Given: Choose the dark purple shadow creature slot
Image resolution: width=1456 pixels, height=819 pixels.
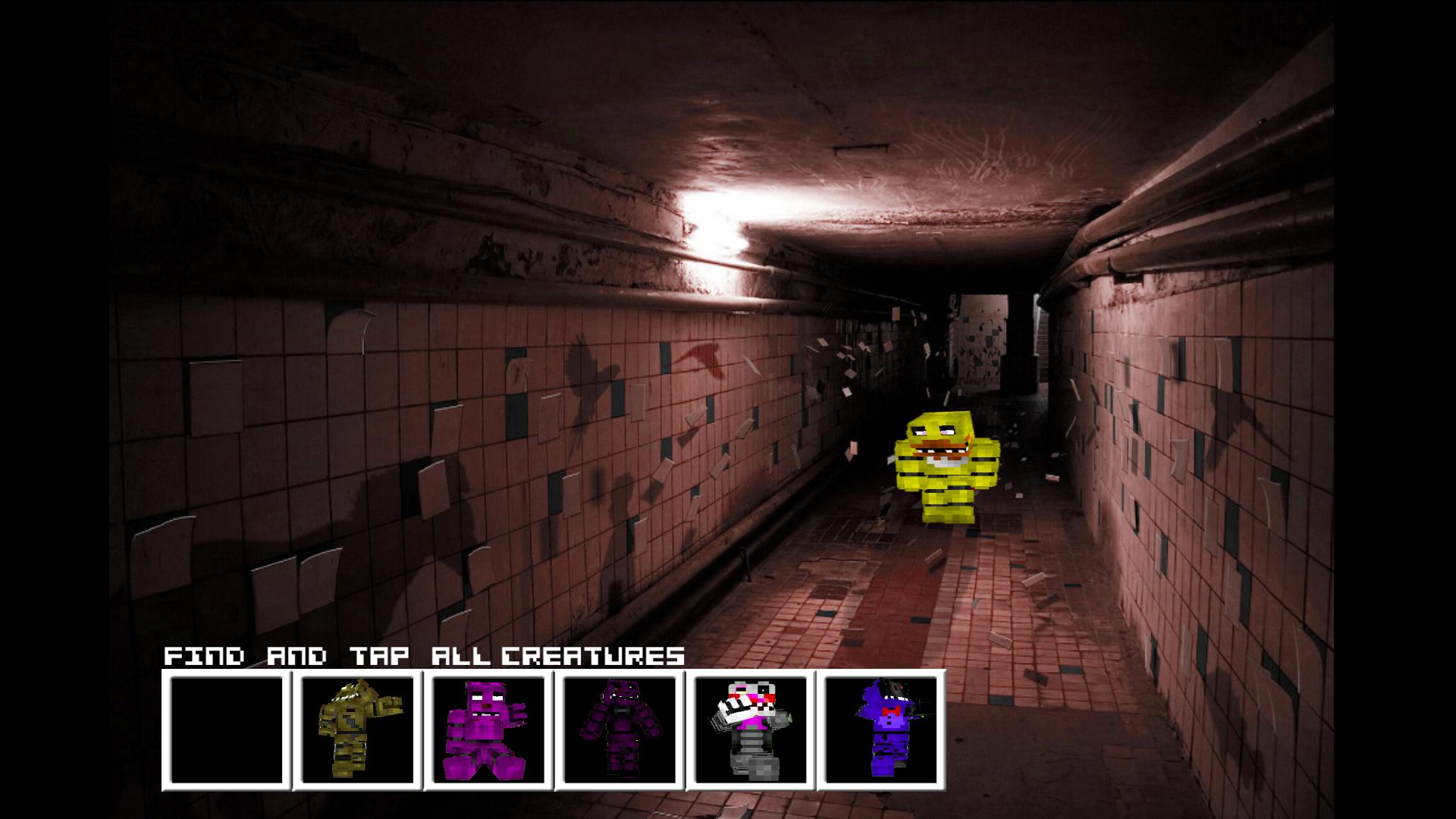Looking at the screenshot, I should [619, 730].
